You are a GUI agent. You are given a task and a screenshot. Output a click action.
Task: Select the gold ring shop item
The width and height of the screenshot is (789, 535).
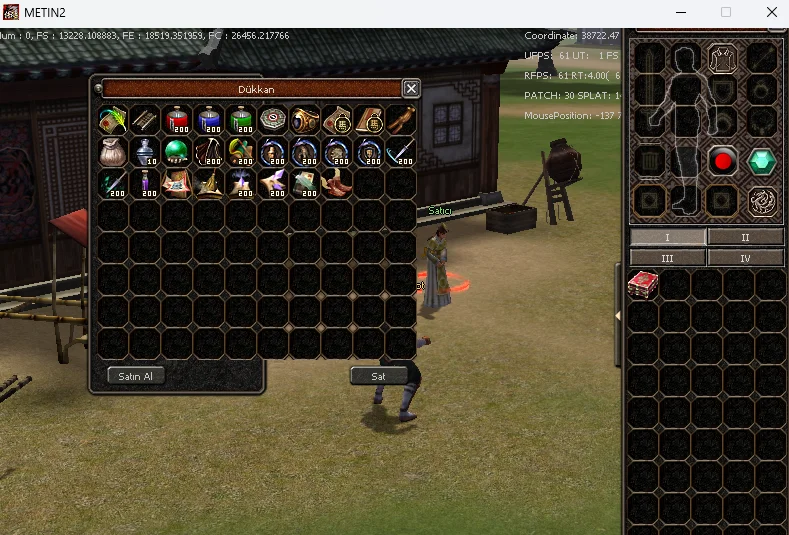click(x=305, y=120)
